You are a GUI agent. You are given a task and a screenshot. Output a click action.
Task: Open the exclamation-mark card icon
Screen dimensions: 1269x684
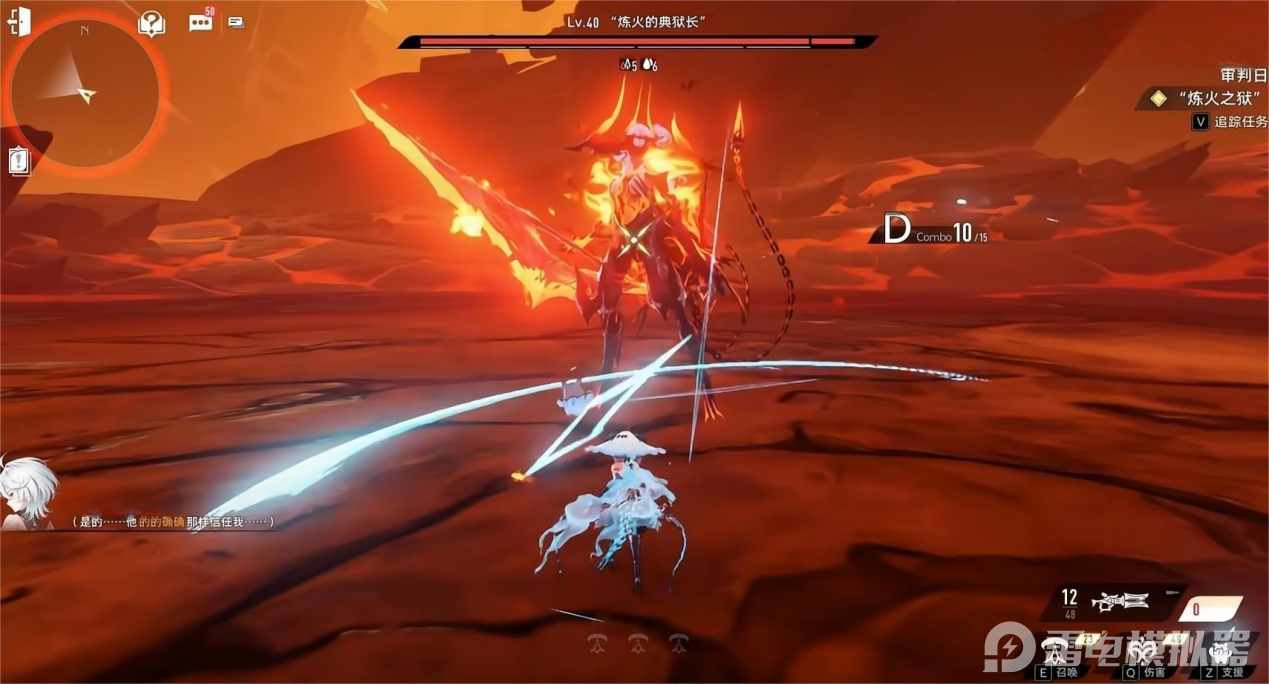pyautogui.click(x=19, y=160)
